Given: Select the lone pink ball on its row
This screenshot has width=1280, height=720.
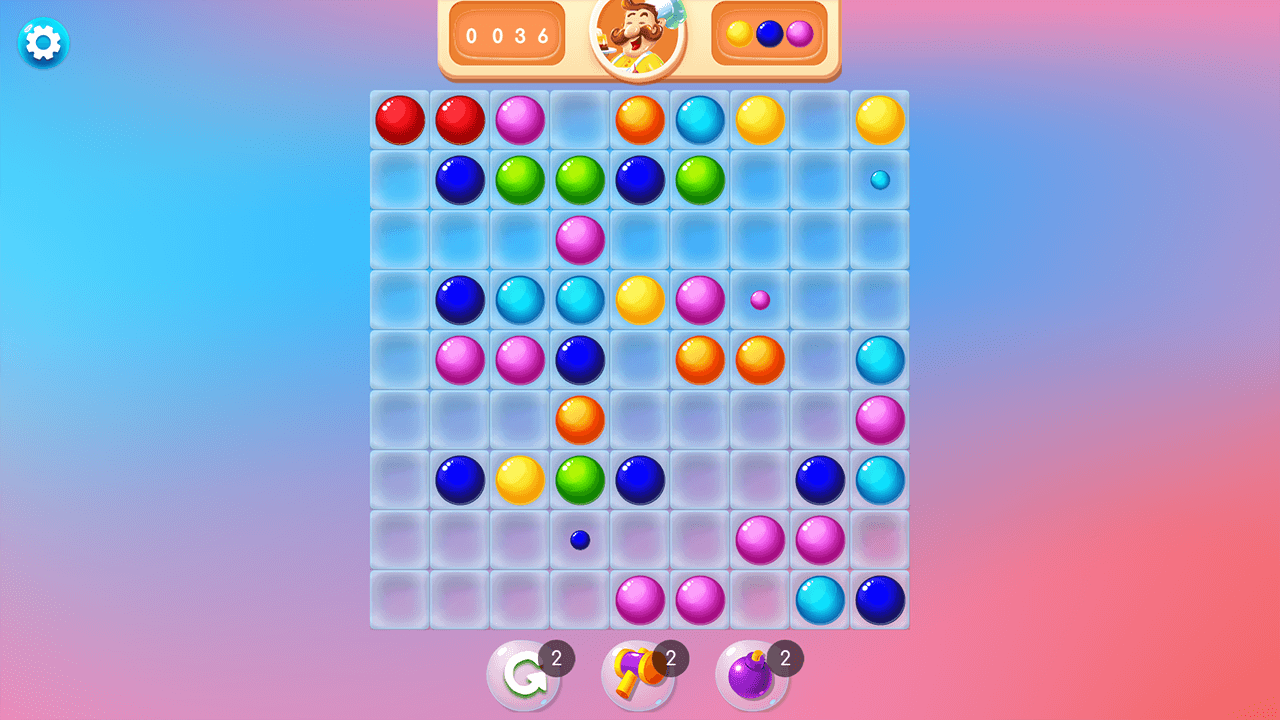Looking at the screenshot, I should tap(579, 241).
